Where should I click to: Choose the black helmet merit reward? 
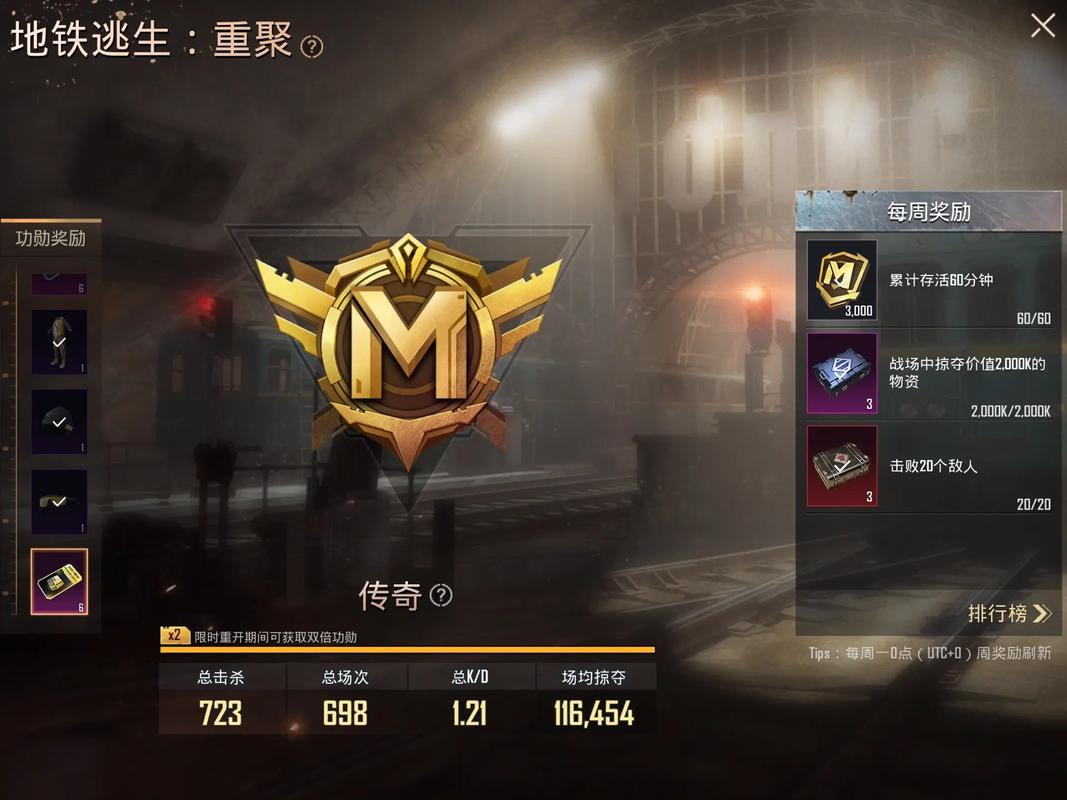[59, 422]
